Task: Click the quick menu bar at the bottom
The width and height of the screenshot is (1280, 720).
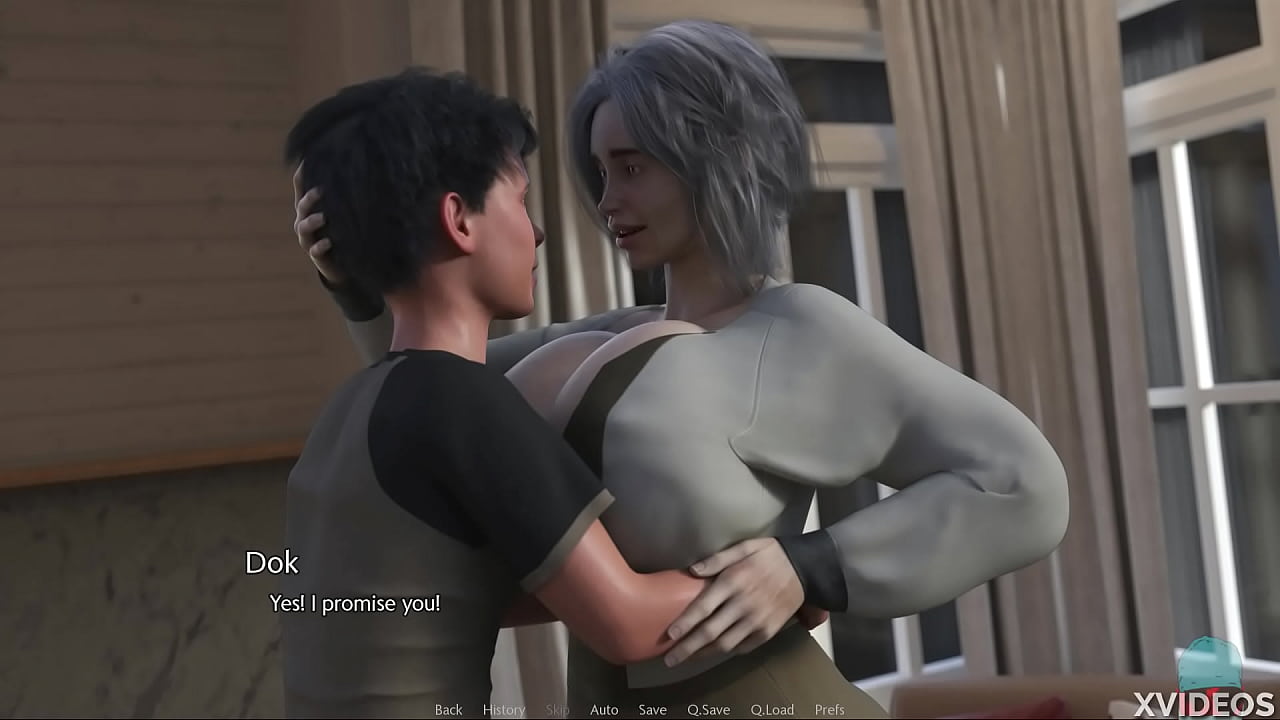Action: tap(640, 709)
